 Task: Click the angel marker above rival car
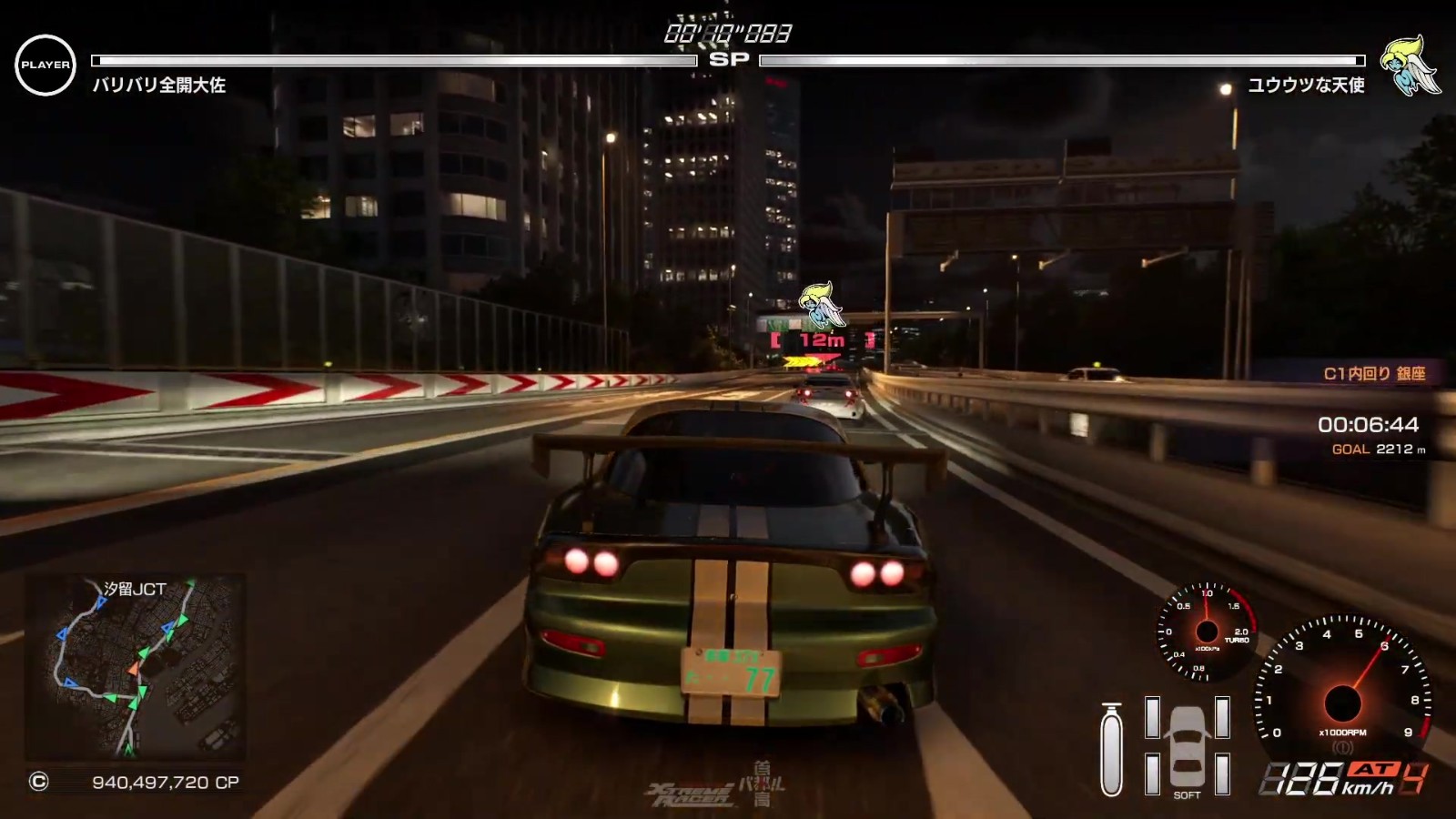[821, 306]
